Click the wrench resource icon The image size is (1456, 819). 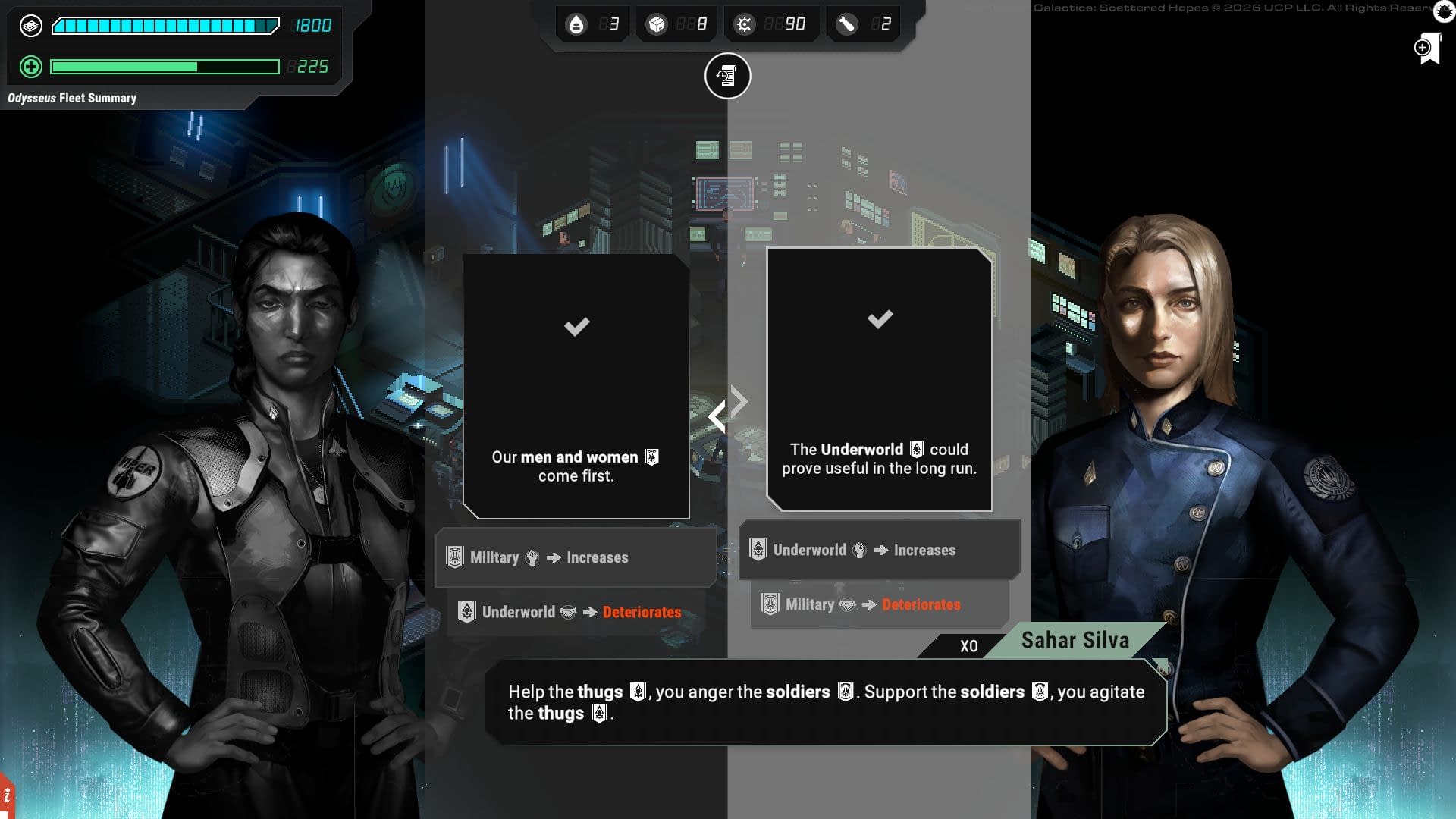click(846, 25)
